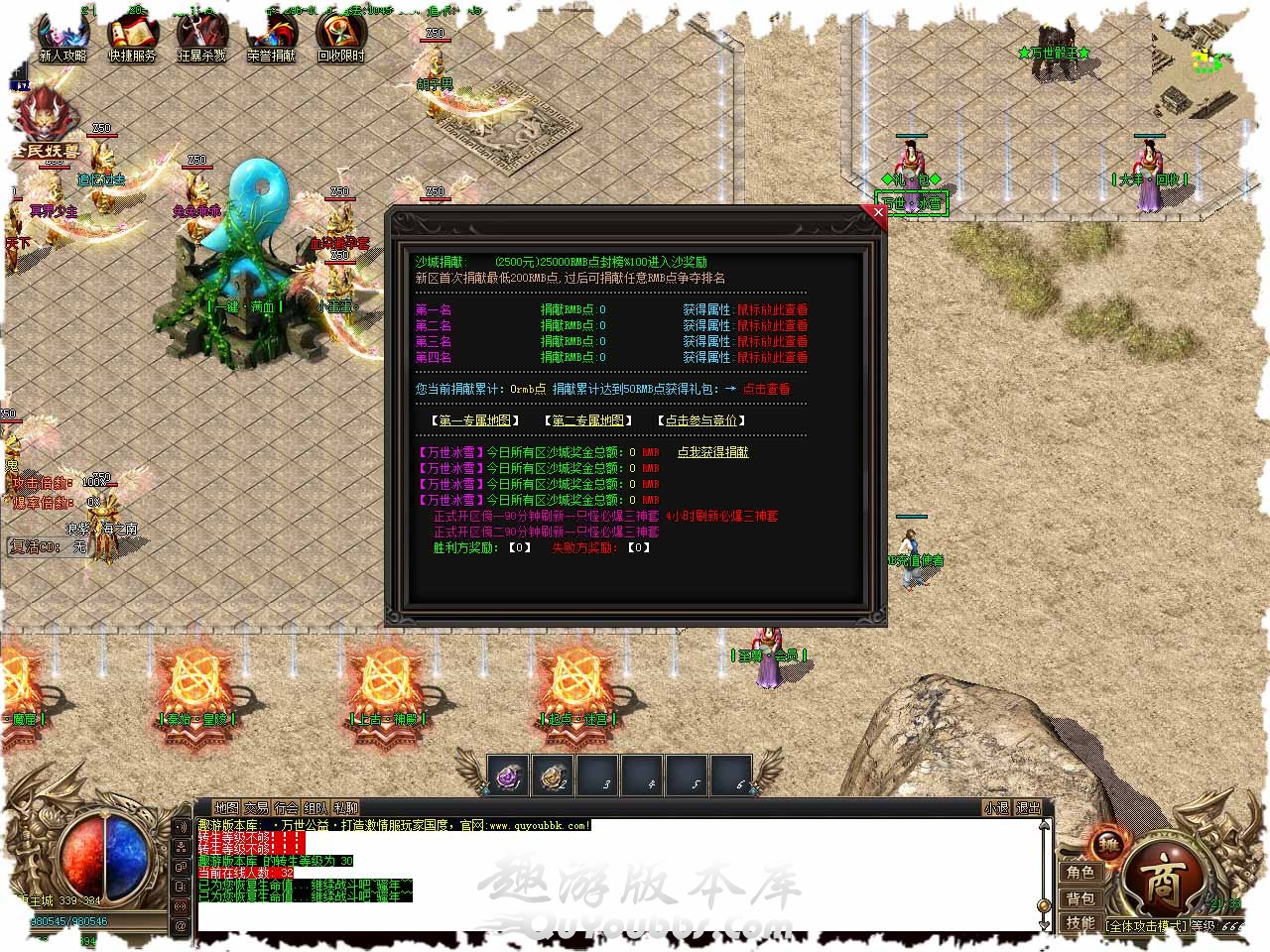
Task: Close the 沙城捐献 dialog window
Action: pyautogui.click(x=878, y=211)
